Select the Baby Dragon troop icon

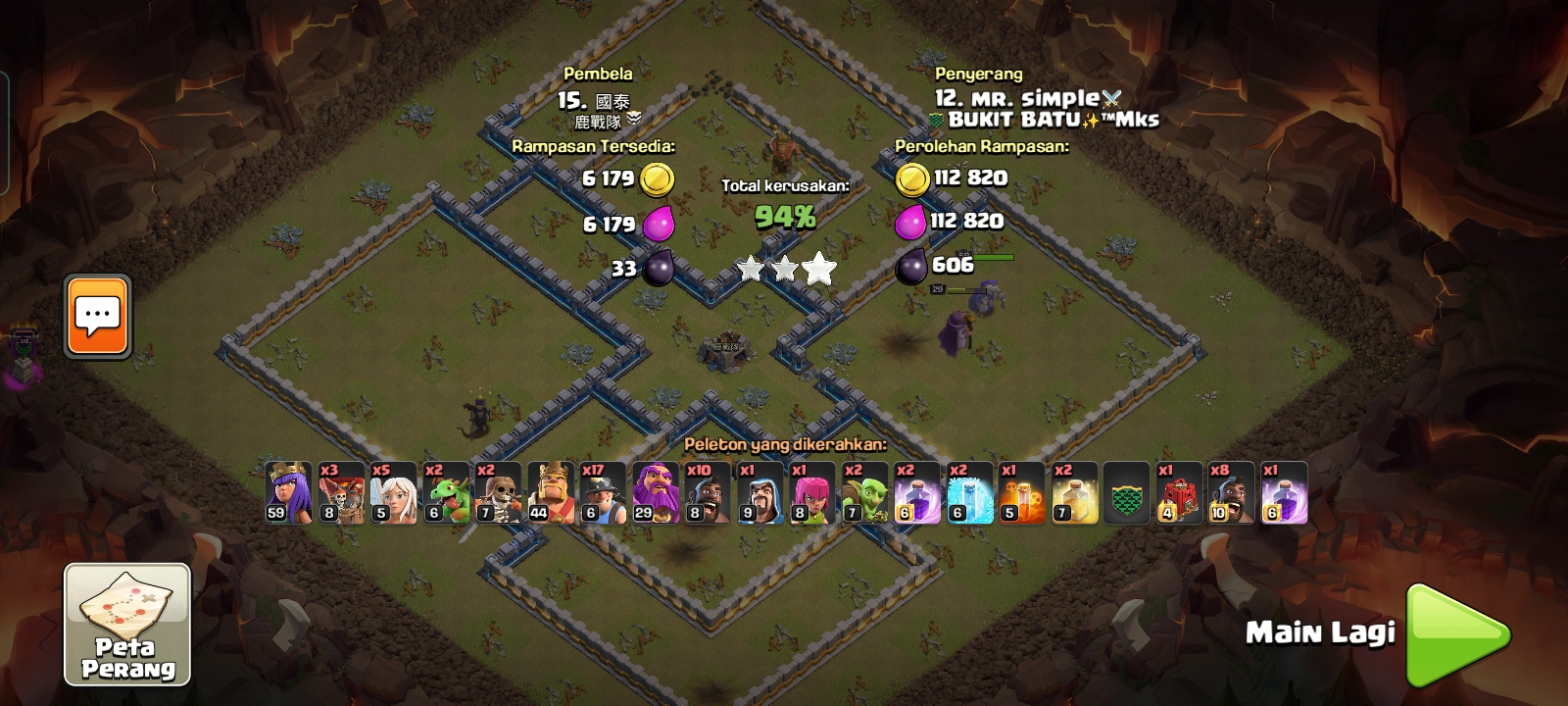tap(446, 492)
